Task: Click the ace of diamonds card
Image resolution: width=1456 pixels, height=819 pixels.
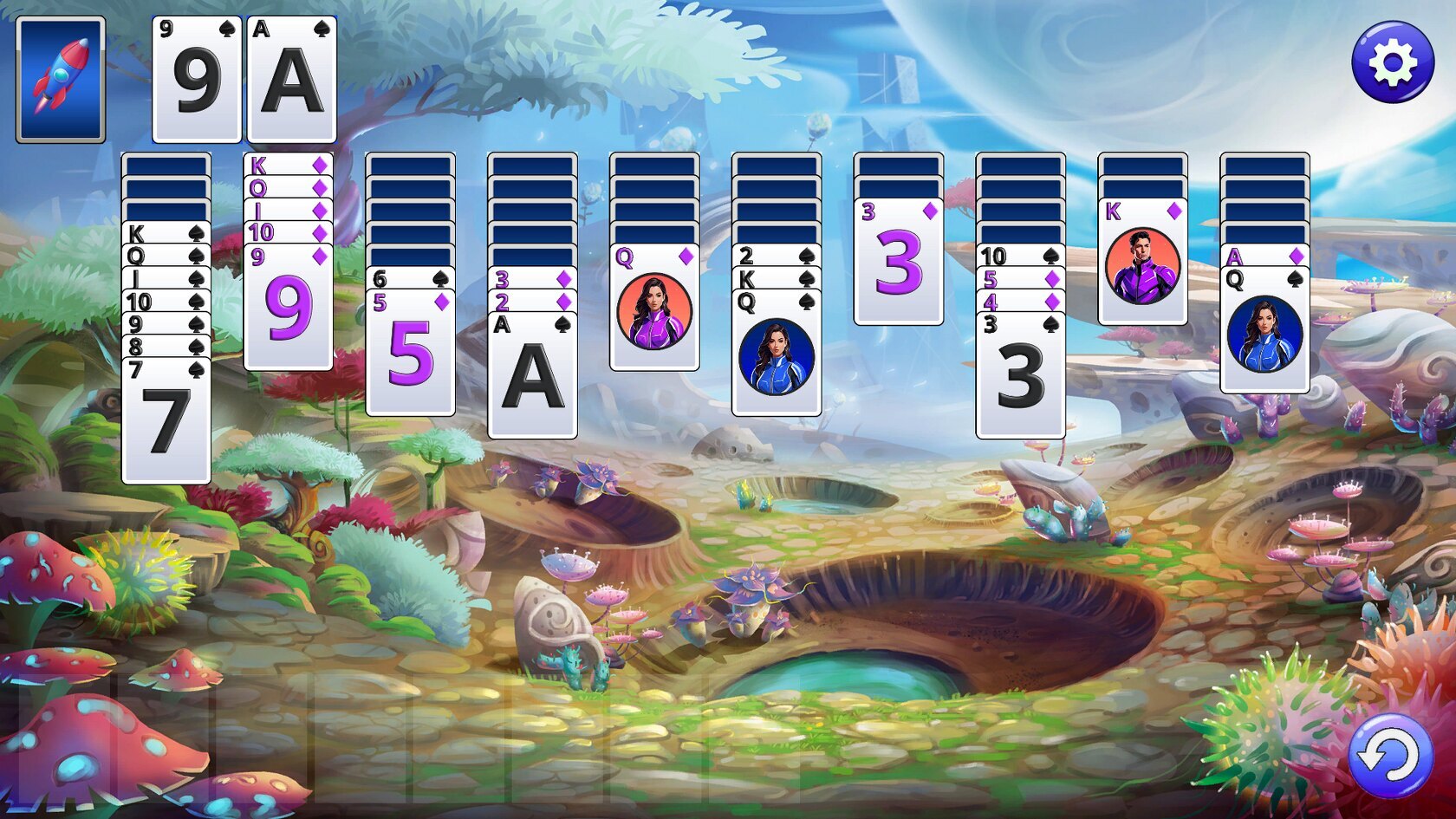Action: tap(1264, 256)
